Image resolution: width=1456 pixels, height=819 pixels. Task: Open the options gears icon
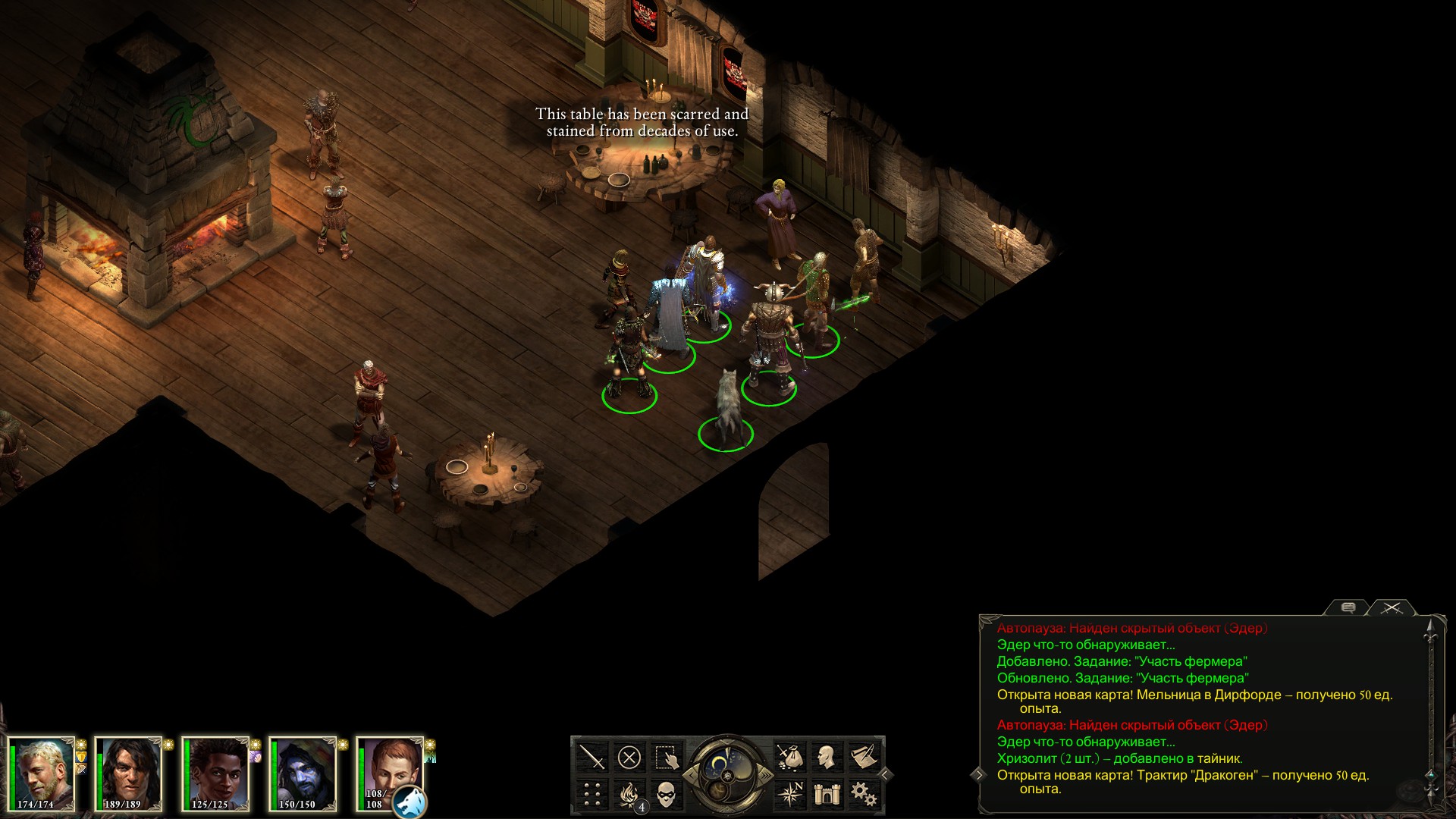864,794
